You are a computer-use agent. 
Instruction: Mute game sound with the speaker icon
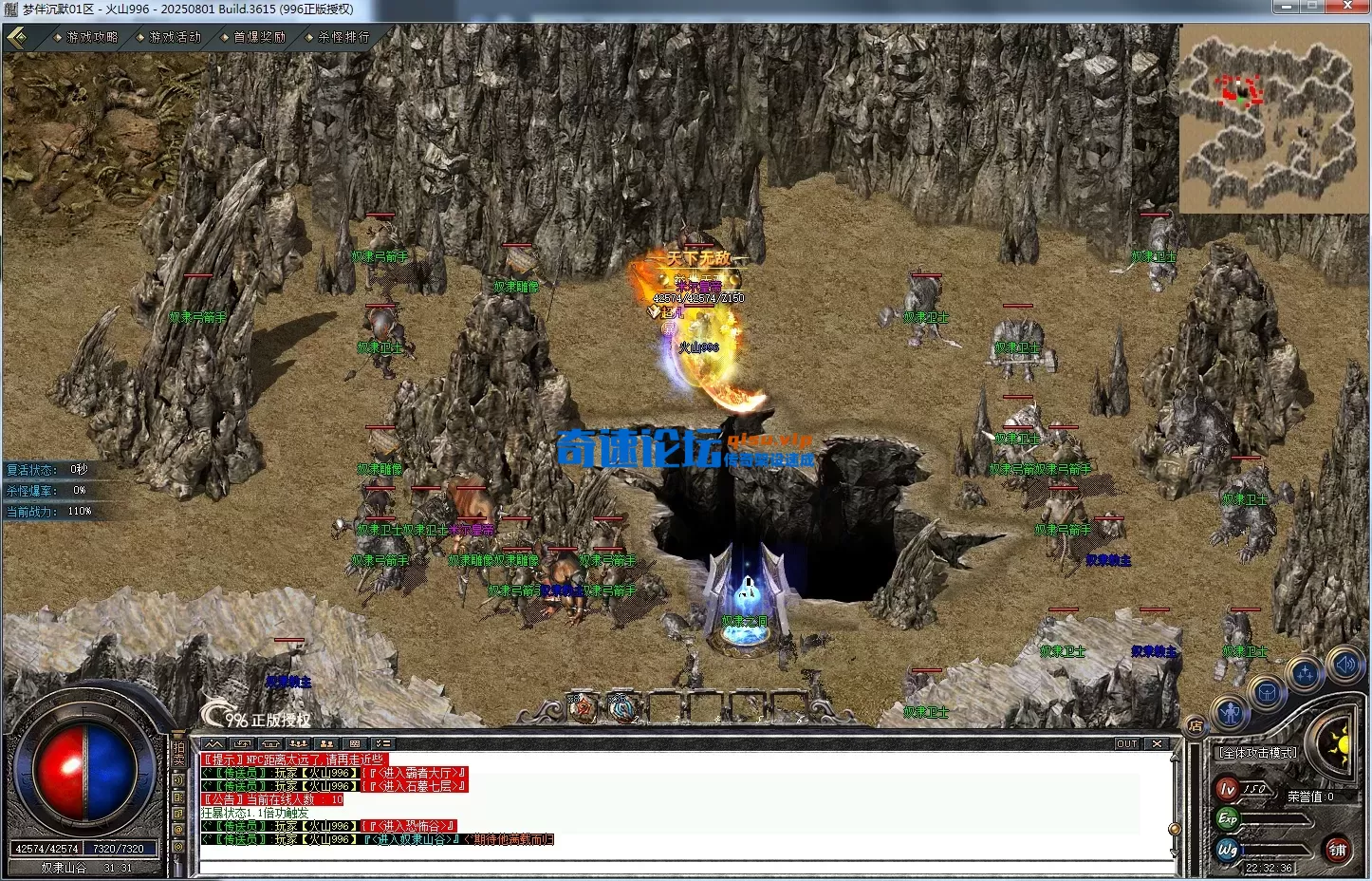point(1344,665)
